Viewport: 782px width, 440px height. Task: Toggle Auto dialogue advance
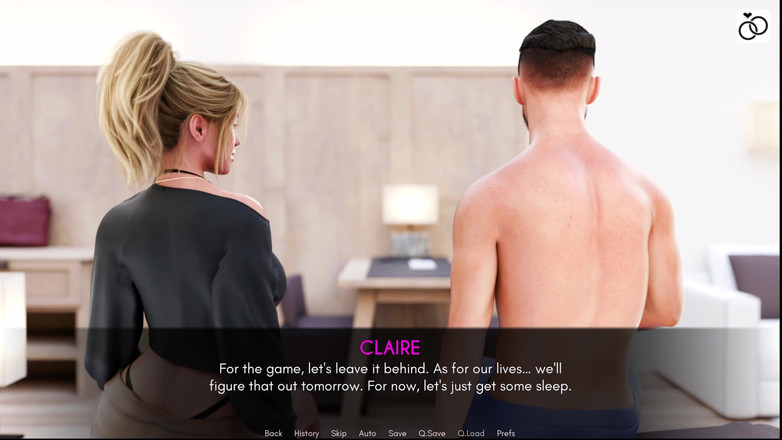coord(367,433)
